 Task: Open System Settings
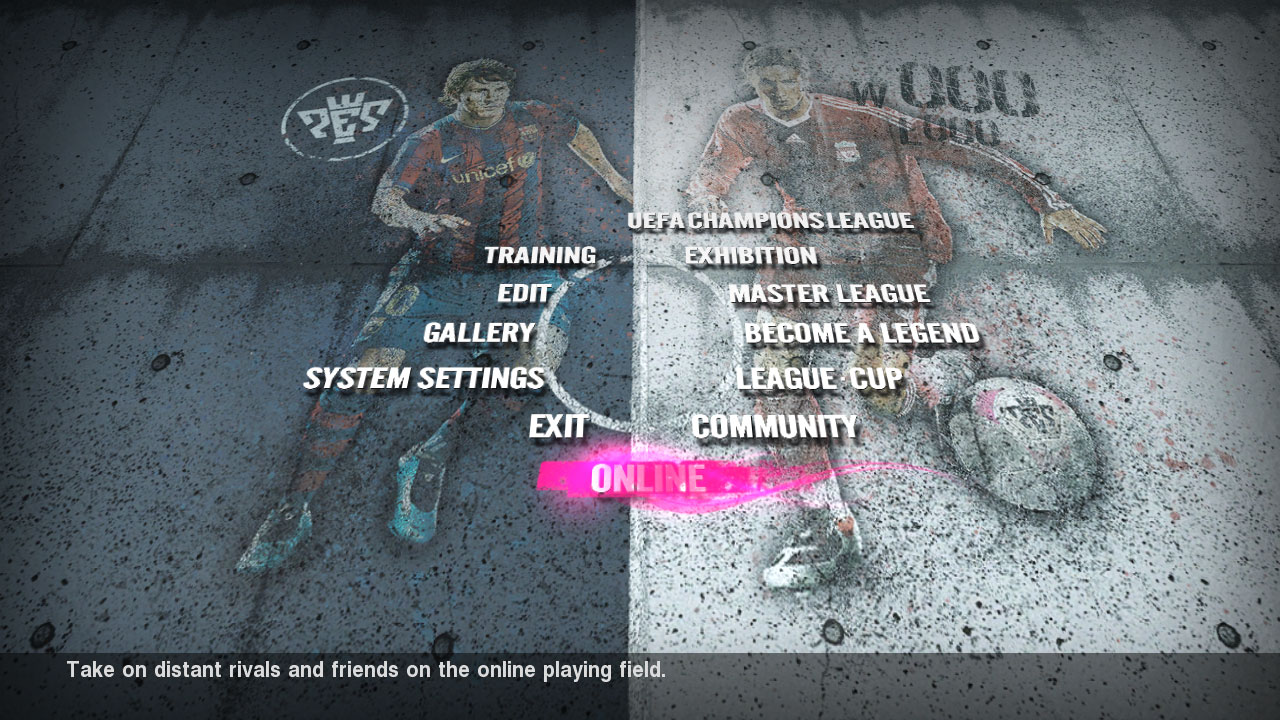click(424, 379)
